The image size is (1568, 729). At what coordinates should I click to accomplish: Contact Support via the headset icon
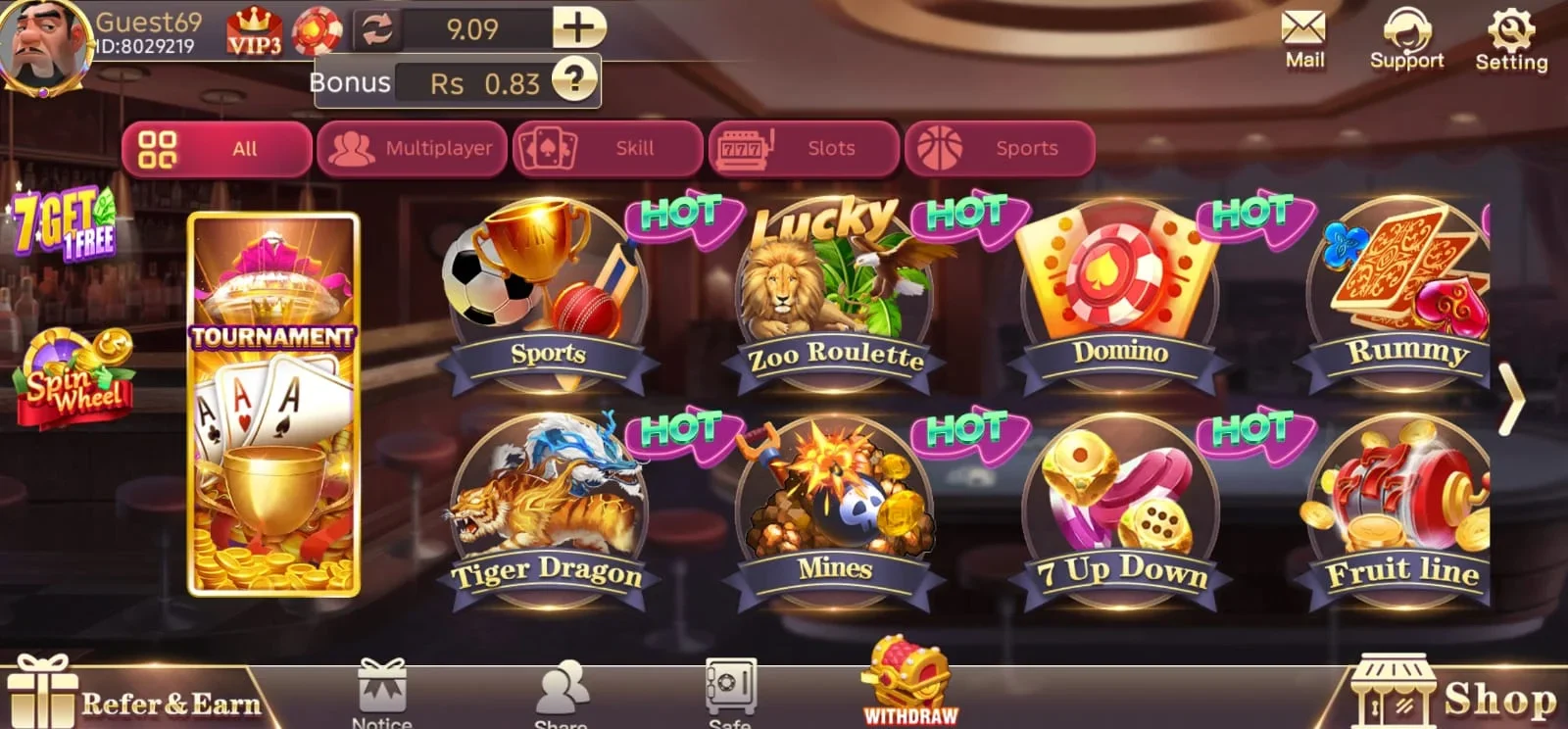pos(1408,31)
